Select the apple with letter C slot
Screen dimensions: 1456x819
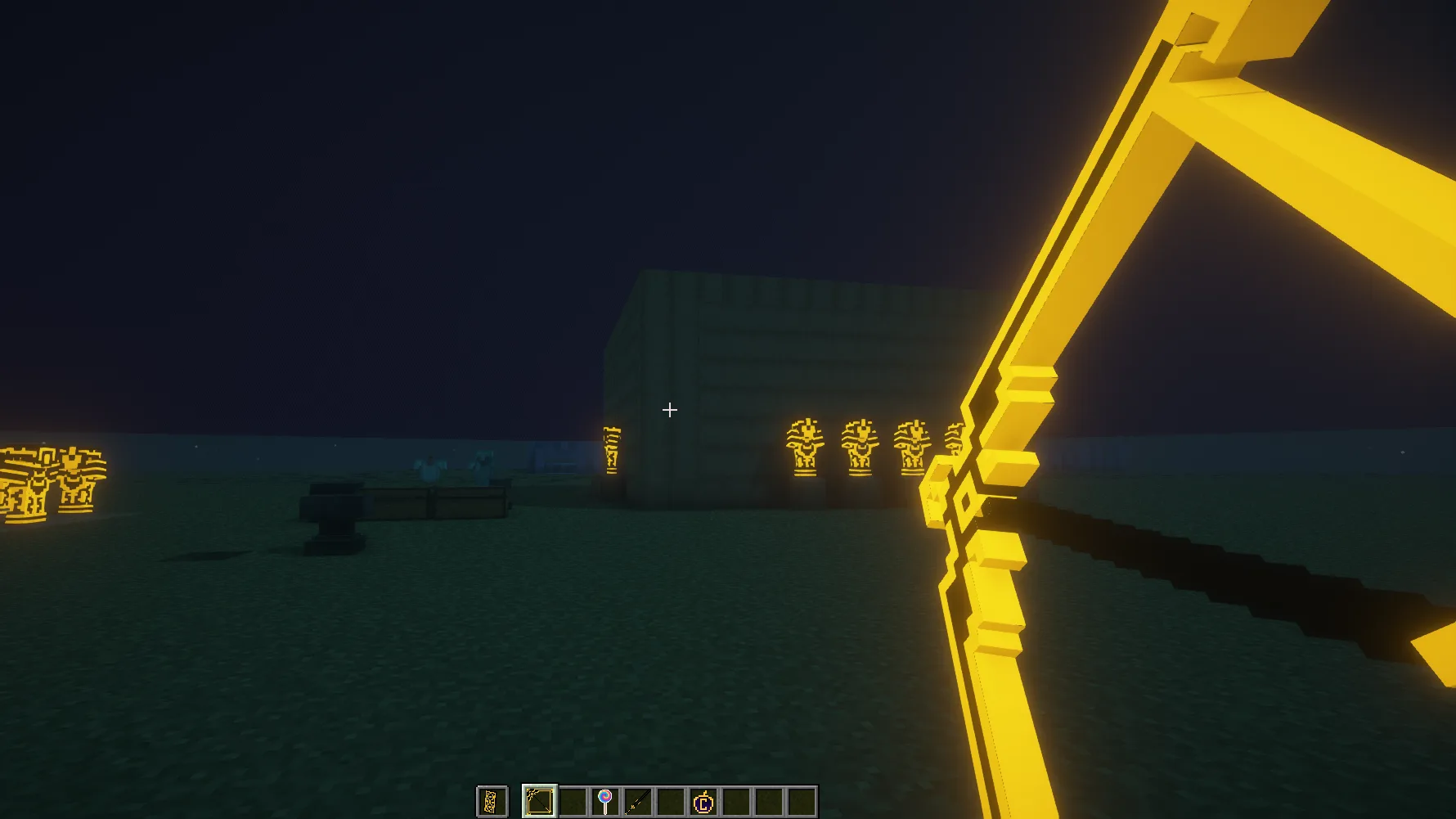703,802
